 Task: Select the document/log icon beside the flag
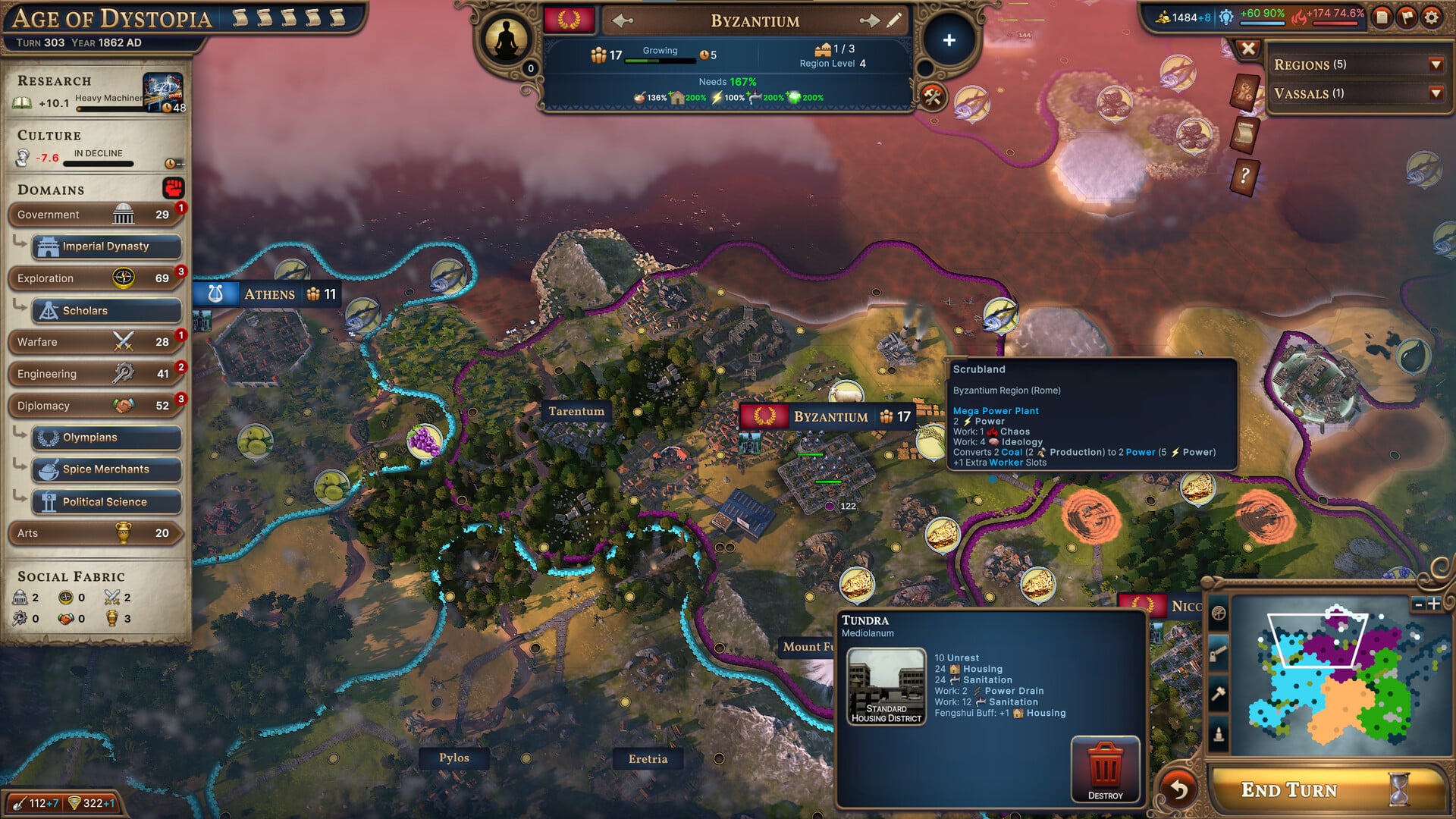(1382, 18)
